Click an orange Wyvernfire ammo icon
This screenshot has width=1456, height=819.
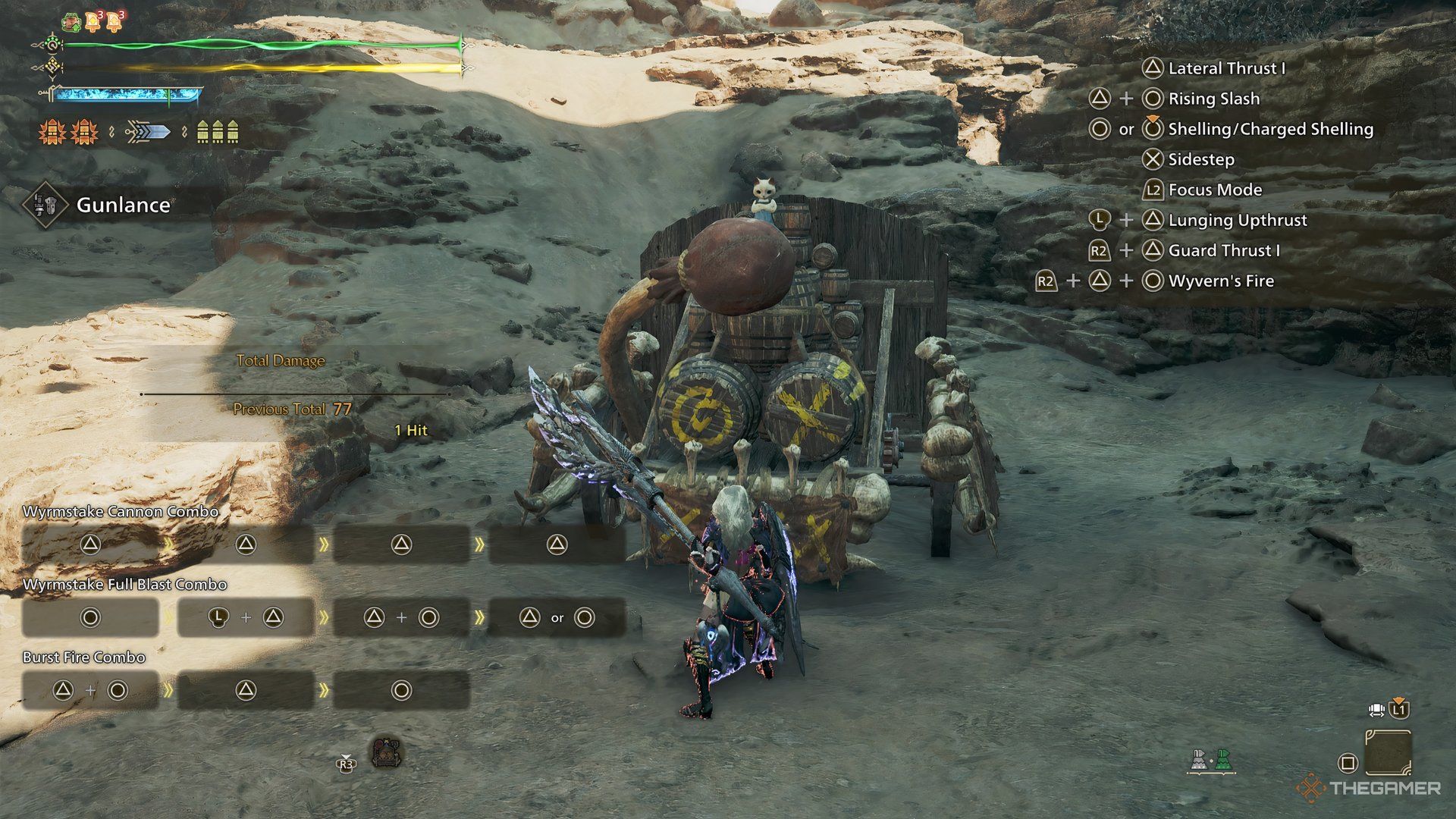click(50, 133)
